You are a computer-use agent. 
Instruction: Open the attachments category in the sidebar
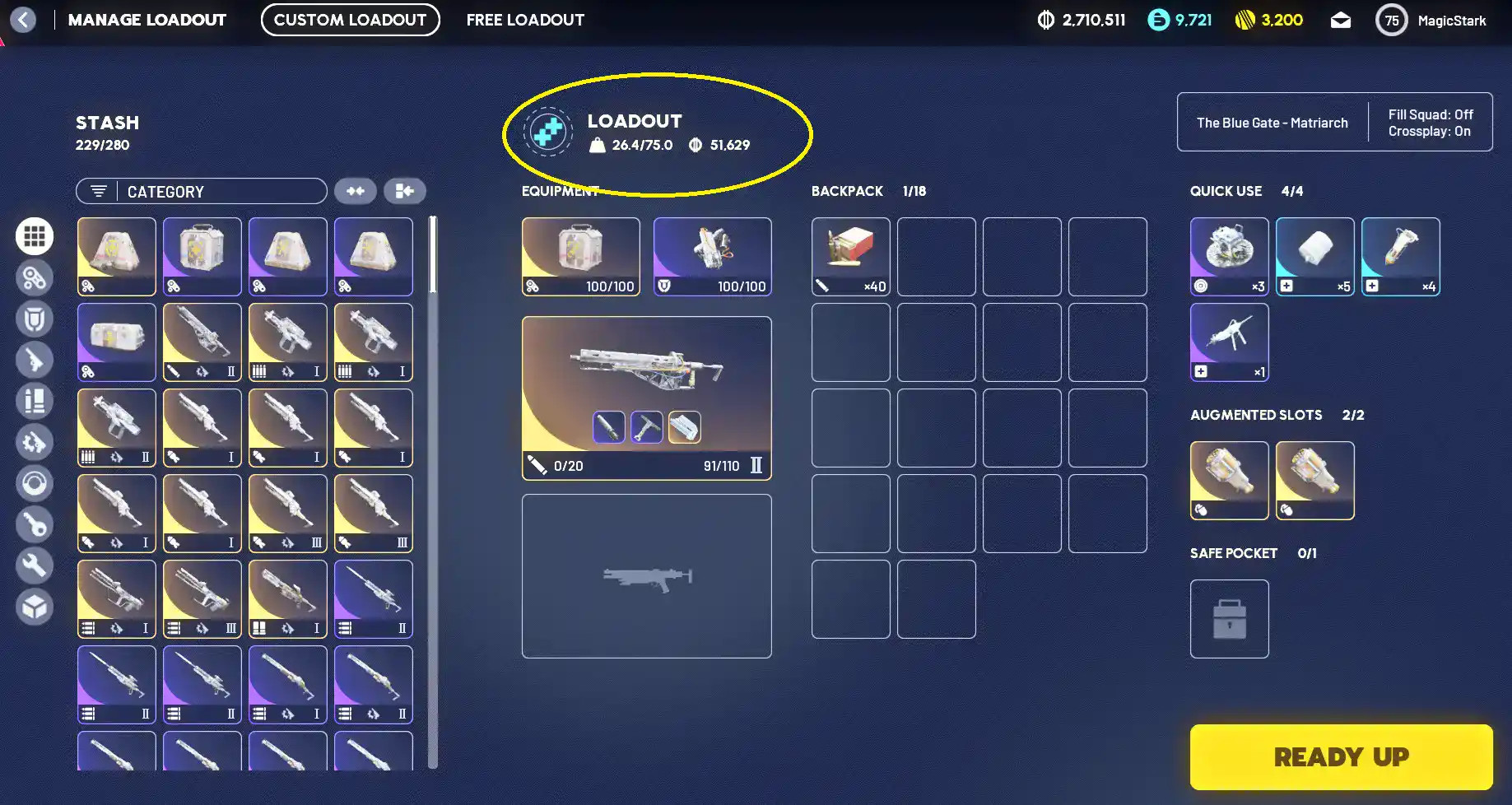pyautogui.click(x=35, y=277)
